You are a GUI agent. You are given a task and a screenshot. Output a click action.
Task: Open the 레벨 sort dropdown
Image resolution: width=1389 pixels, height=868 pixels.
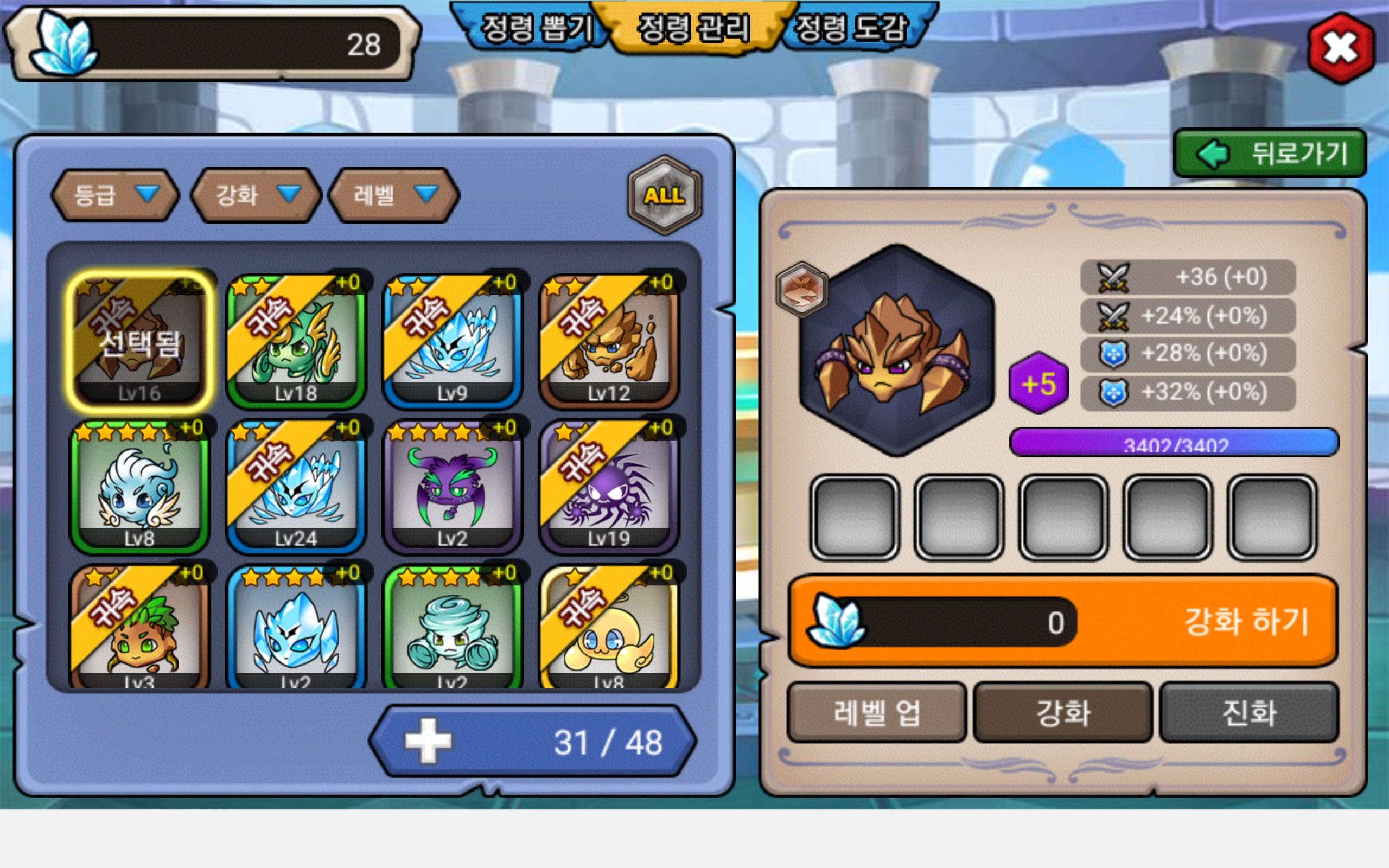(x=394, y=195)
